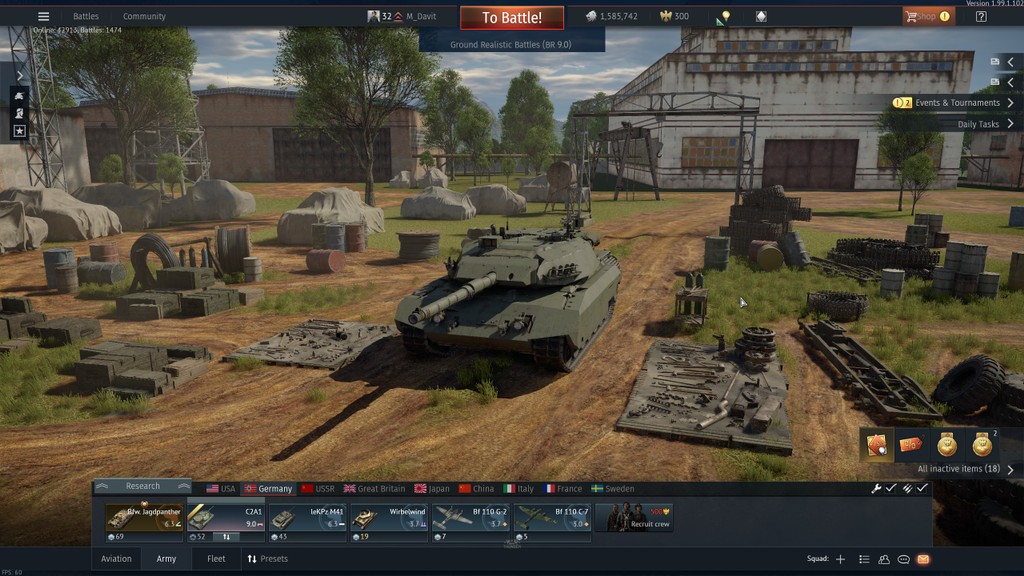This screenshot has height=576, width=1024.
Task: Switch to the Aviation tab
Action: point(116,559)
